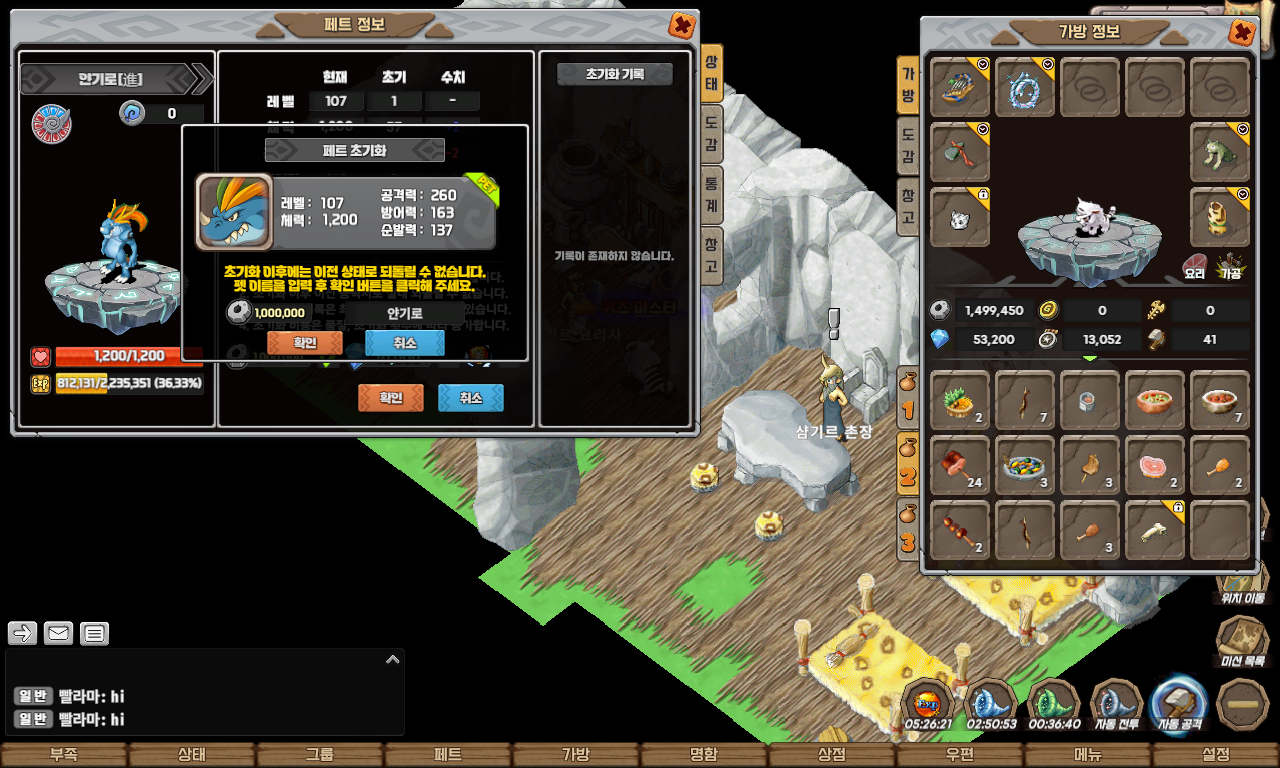Image resolution: width=1280 pixels, height=768 pixels.
Task: Close the 펫 정보 pet info window
Action: (682, 26)
